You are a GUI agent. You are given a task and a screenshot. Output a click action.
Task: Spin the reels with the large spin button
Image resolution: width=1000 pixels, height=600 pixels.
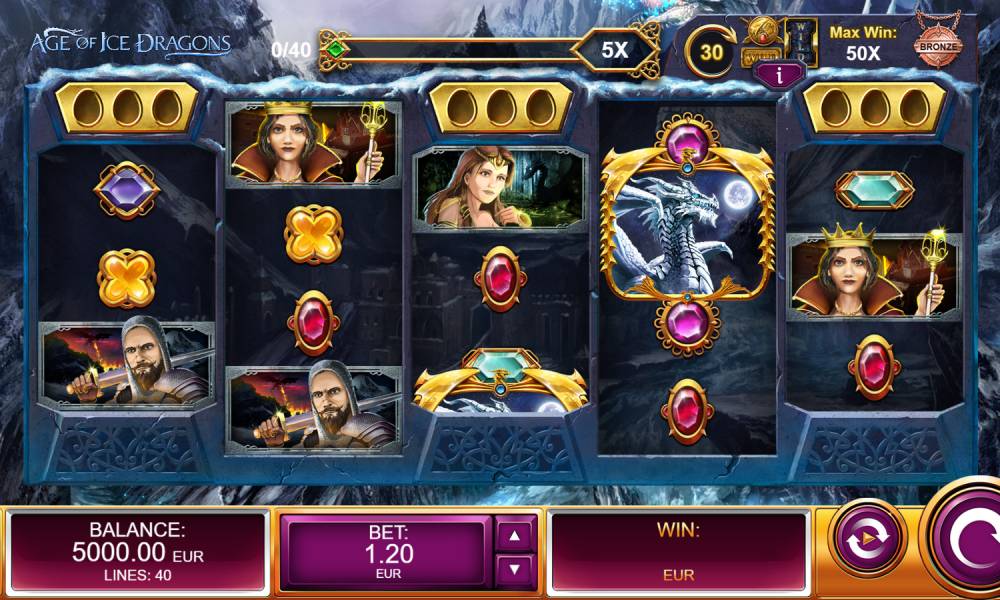click(965, 541)
